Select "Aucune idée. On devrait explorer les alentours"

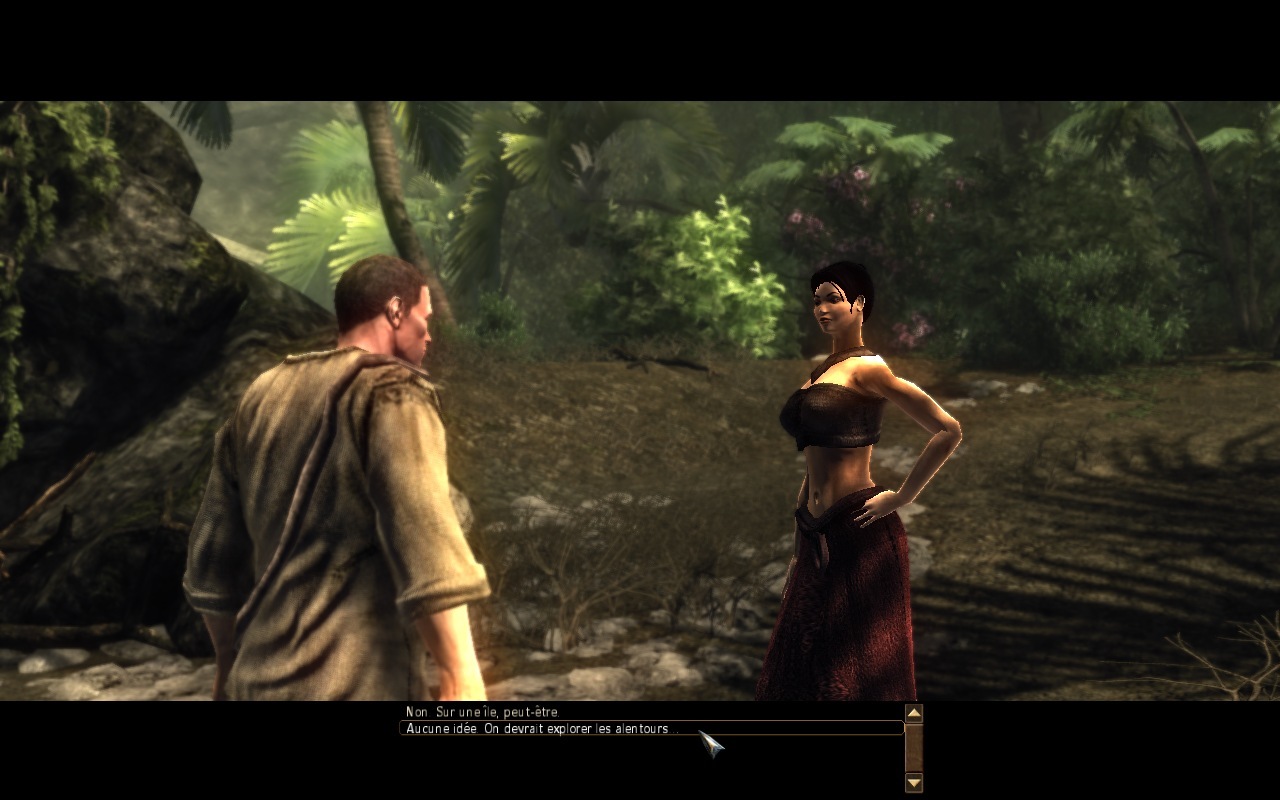[541, 729]
